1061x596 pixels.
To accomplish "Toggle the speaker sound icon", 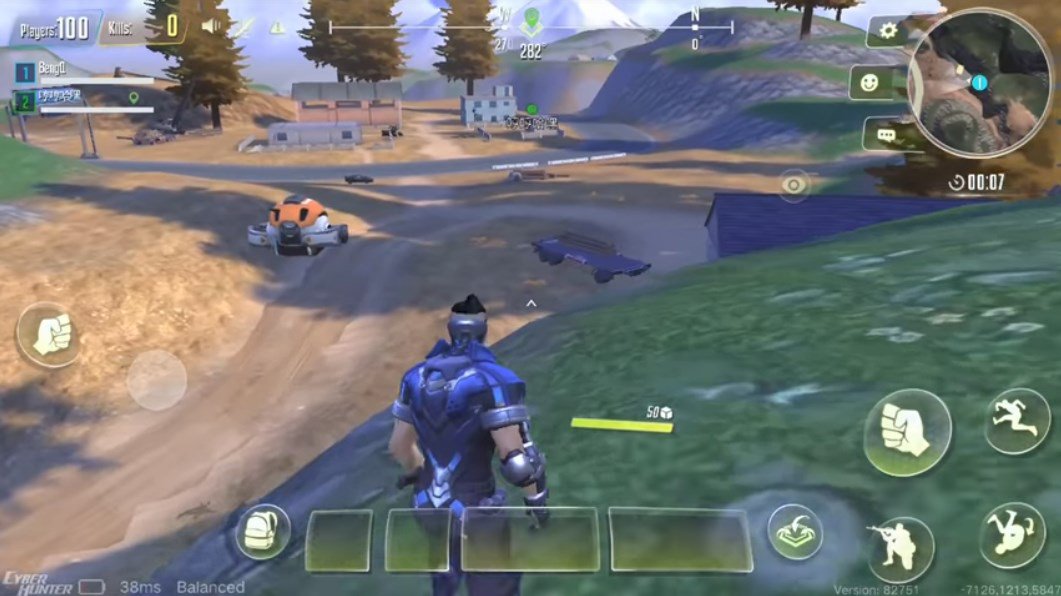I will click(x=211, y=26).
